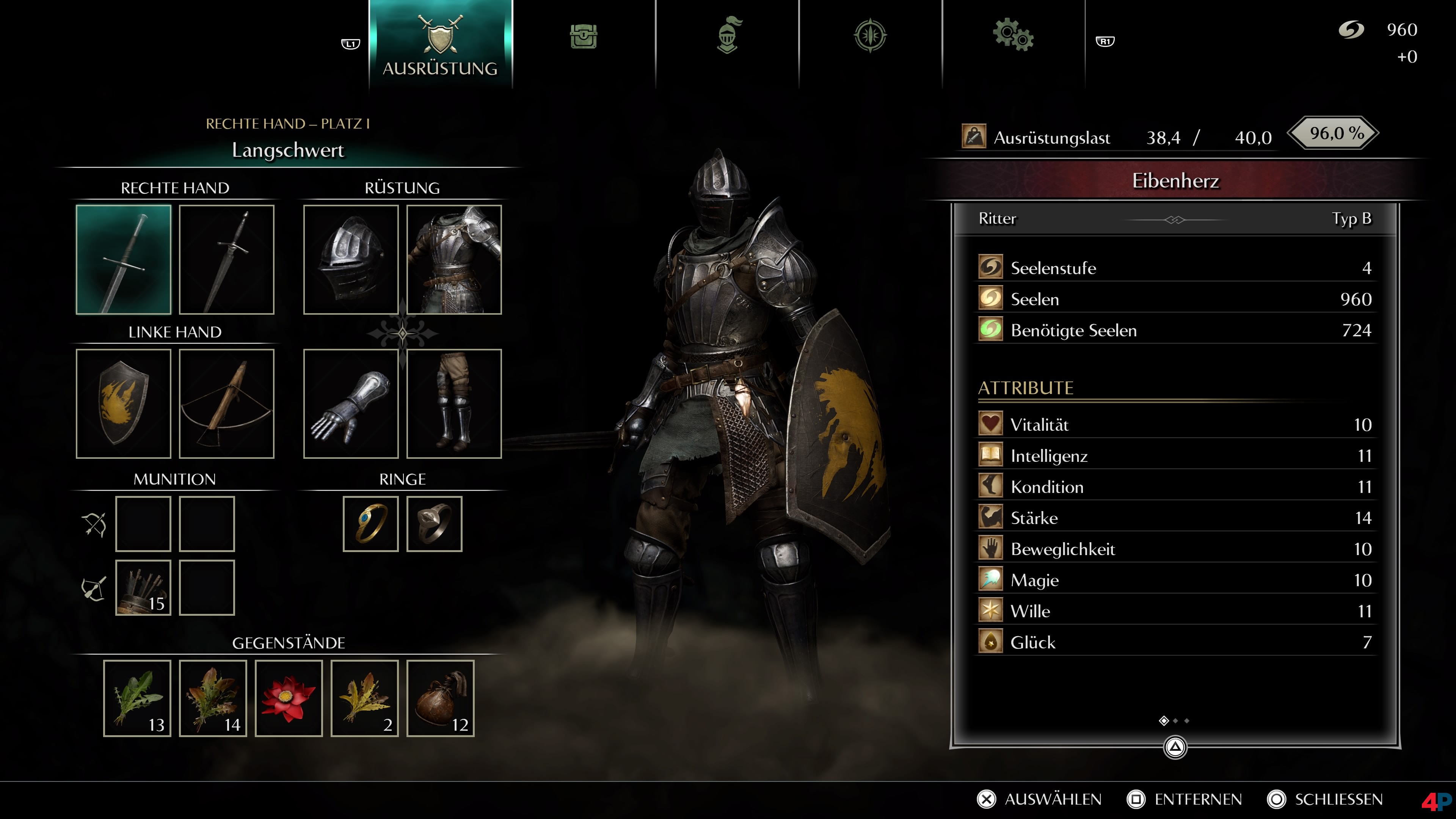Select the Langschwert right-hand slot
The width and height of the screenshot is (1456, 819).
point(123,259)
